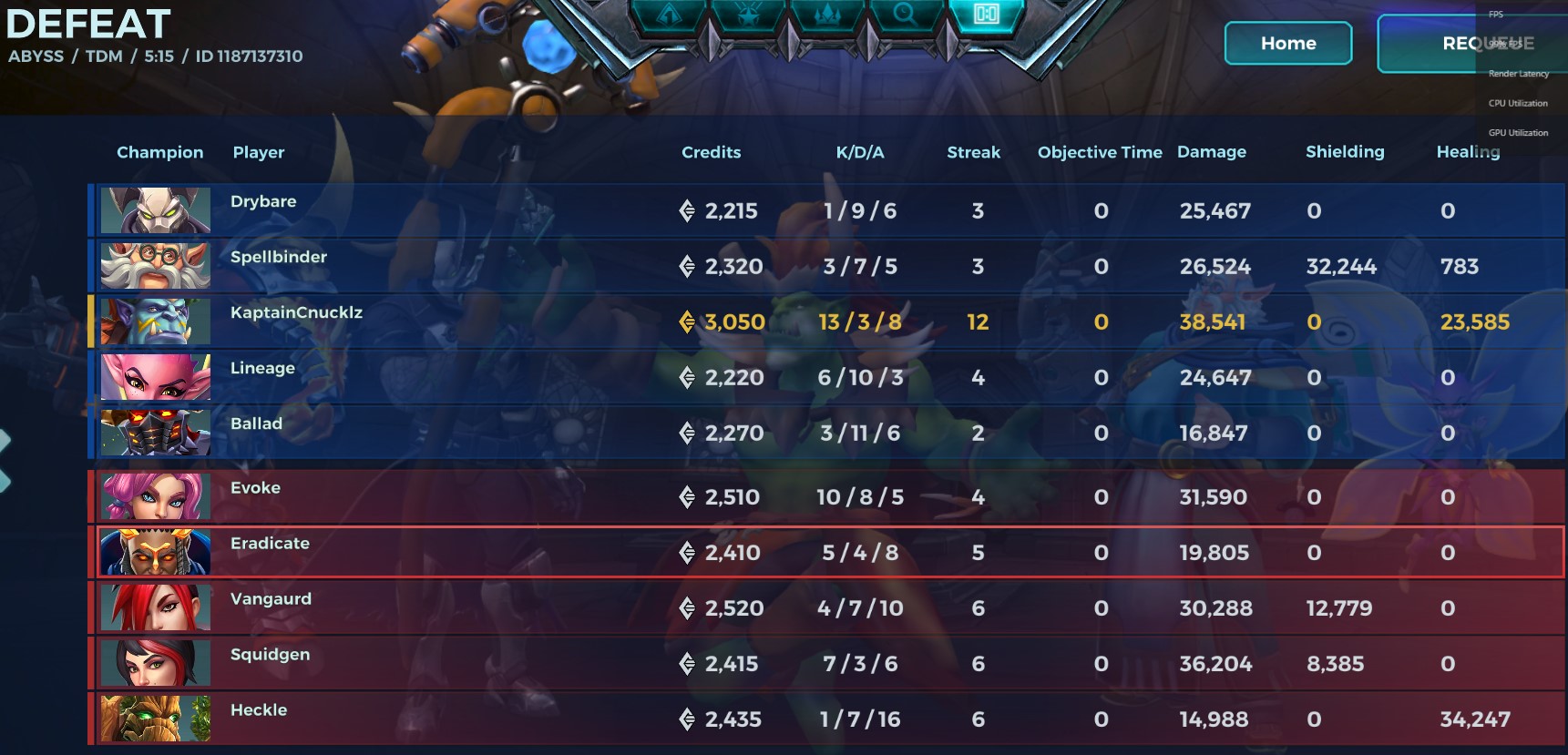Expand the Objective Time column header

[1099, 152]
